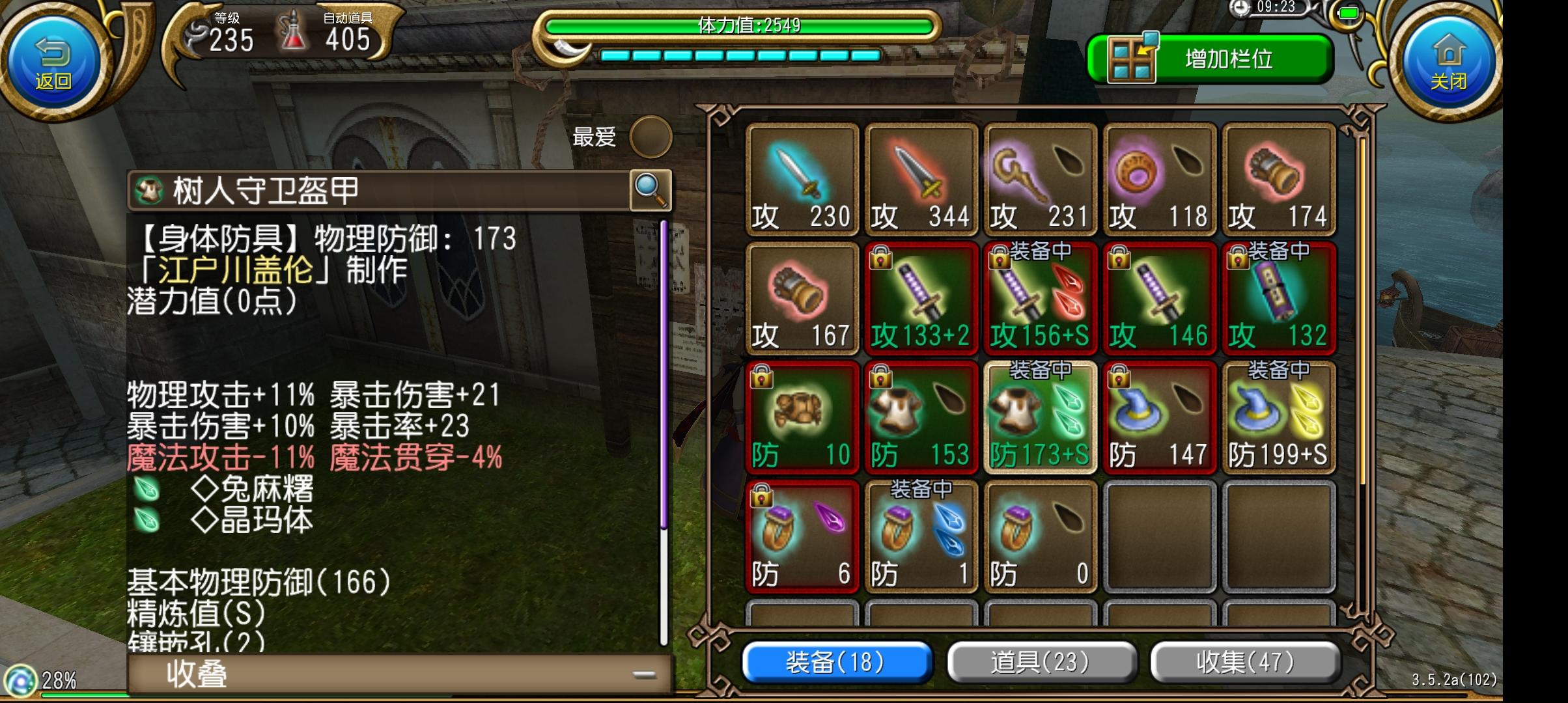Toggle the 最爱 favorite marker
This screenshot has height=703, width=1568.
point(651,138)
